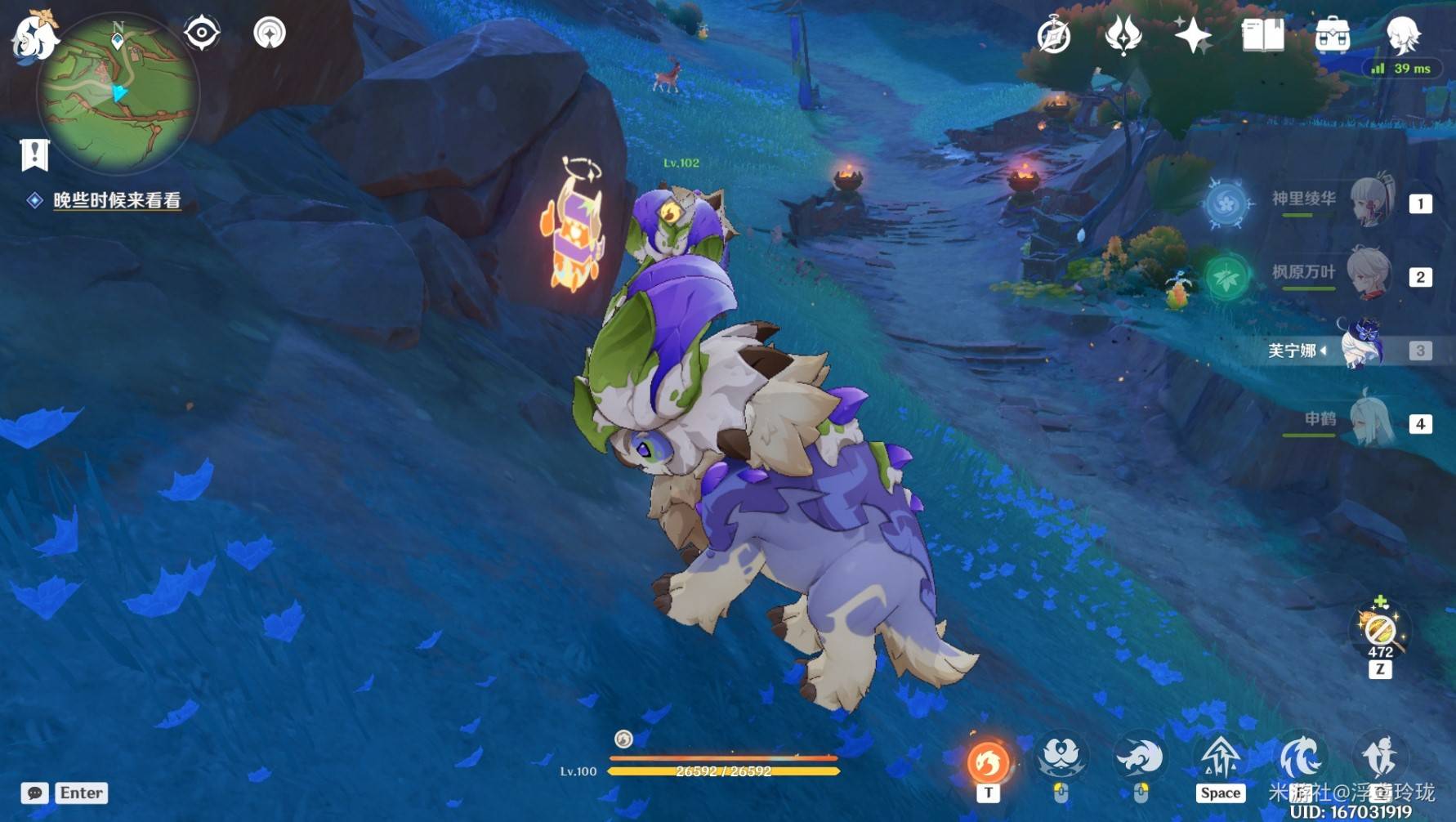
Task: Open the wish four-pointed star icon
Action: coord(1193,36)
